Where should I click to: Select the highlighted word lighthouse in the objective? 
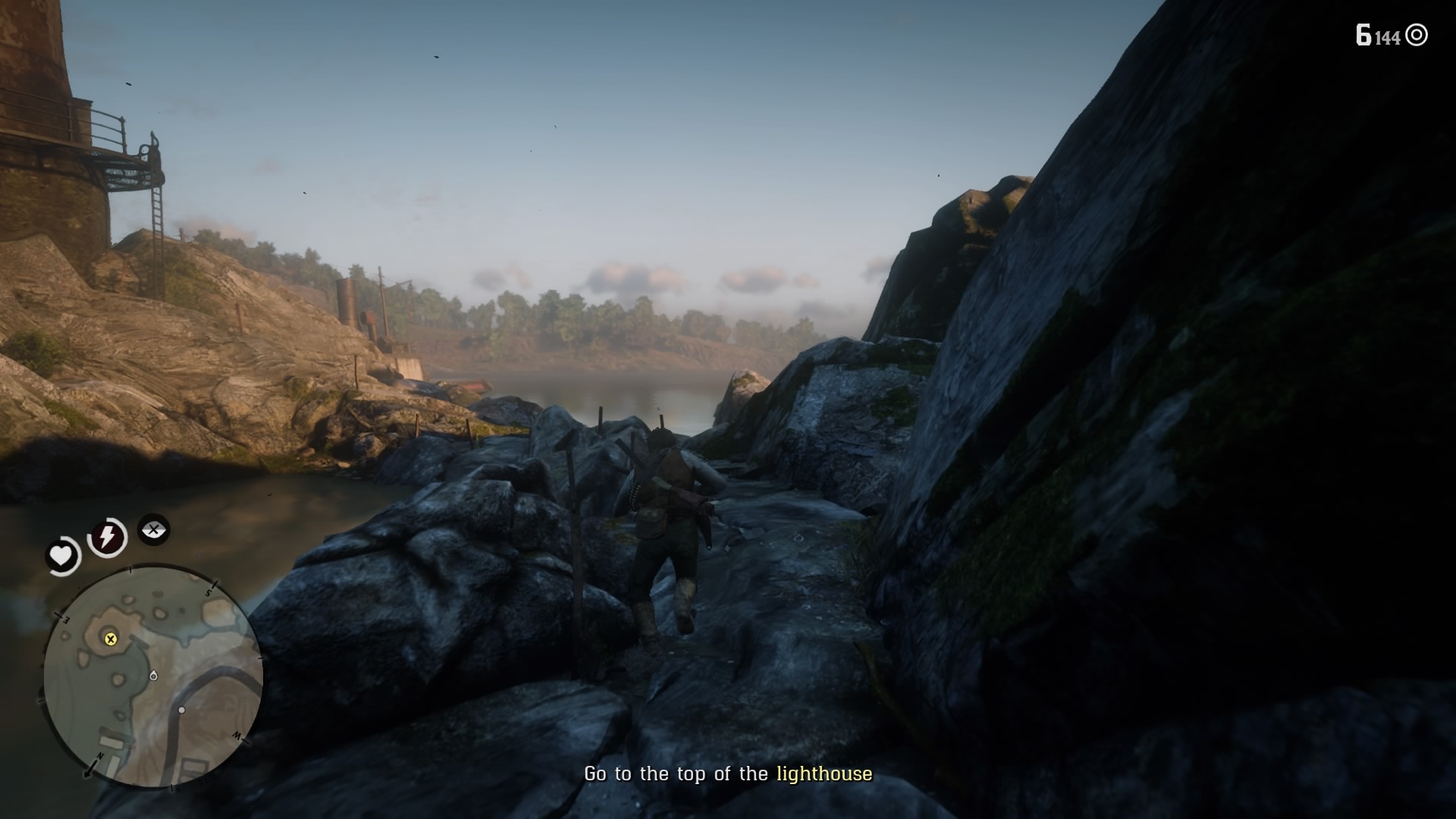tap(824, 775)
